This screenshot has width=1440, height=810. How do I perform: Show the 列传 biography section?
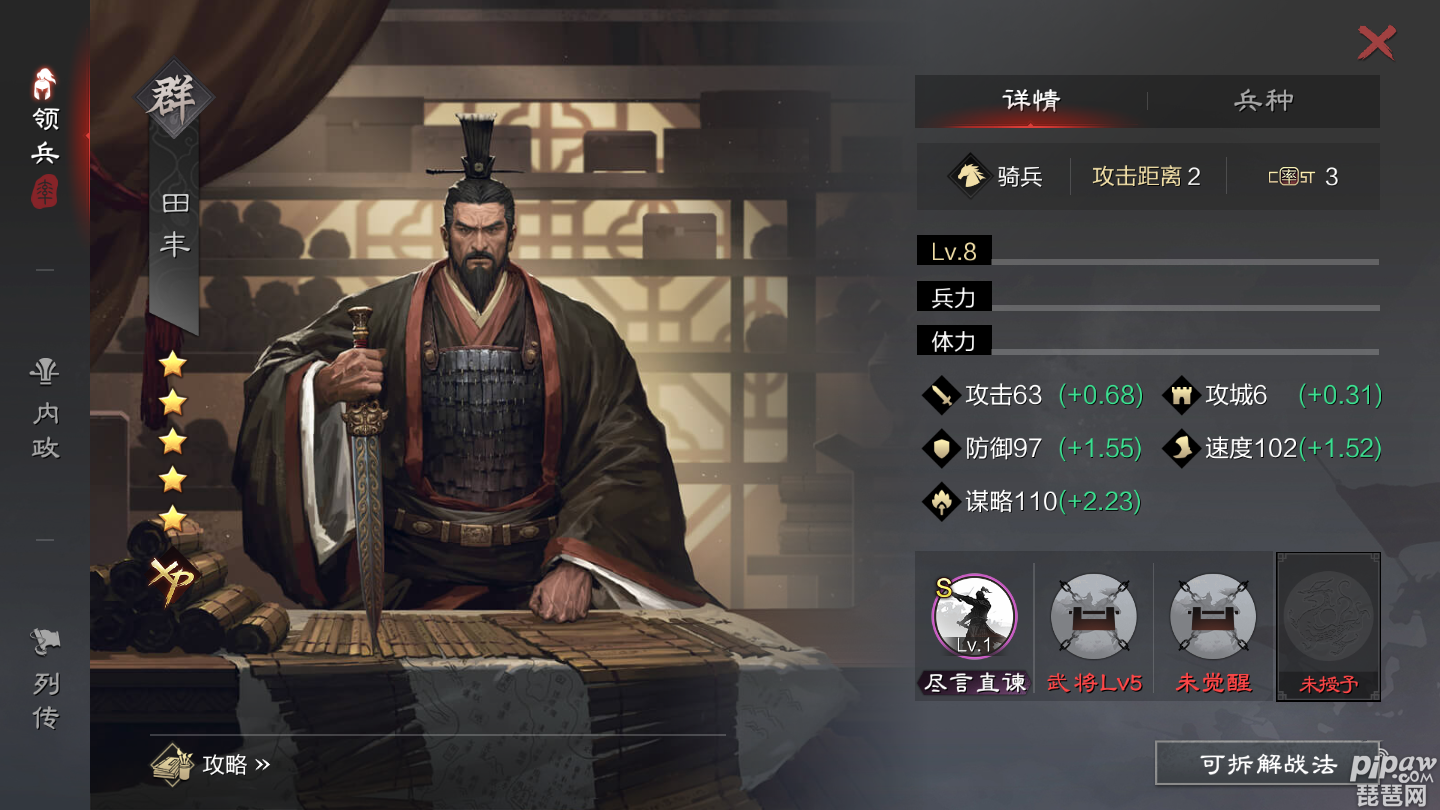pyautogui.click(x=45, y=680)
